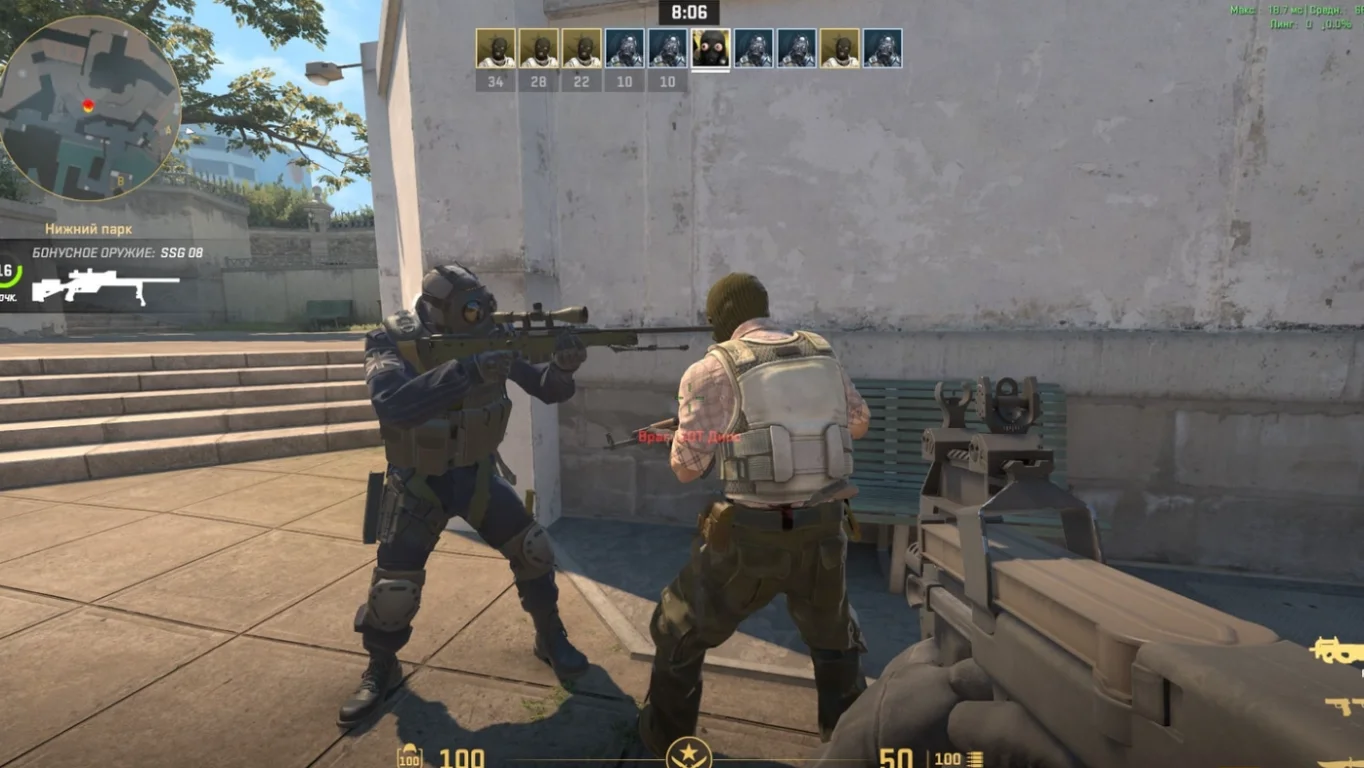The height and width of the screenshot is (768, 1364).
Task: Select the terrorist avatar showing 28 points
Action: click(x=540, y=47)
